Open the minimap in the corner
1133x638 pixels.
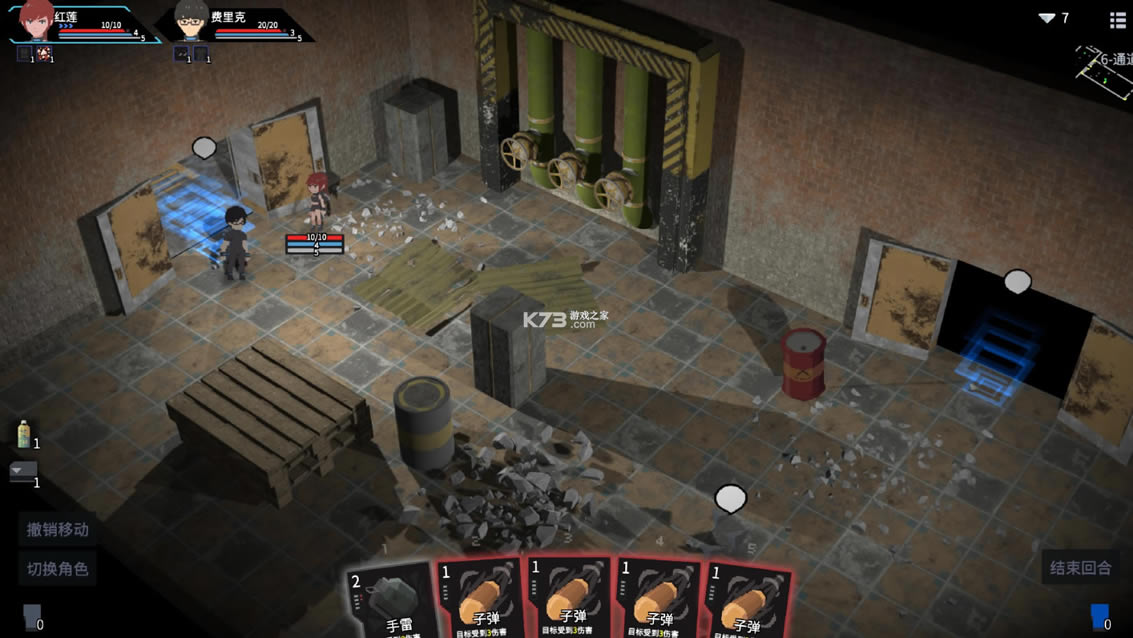[1105, 70]
